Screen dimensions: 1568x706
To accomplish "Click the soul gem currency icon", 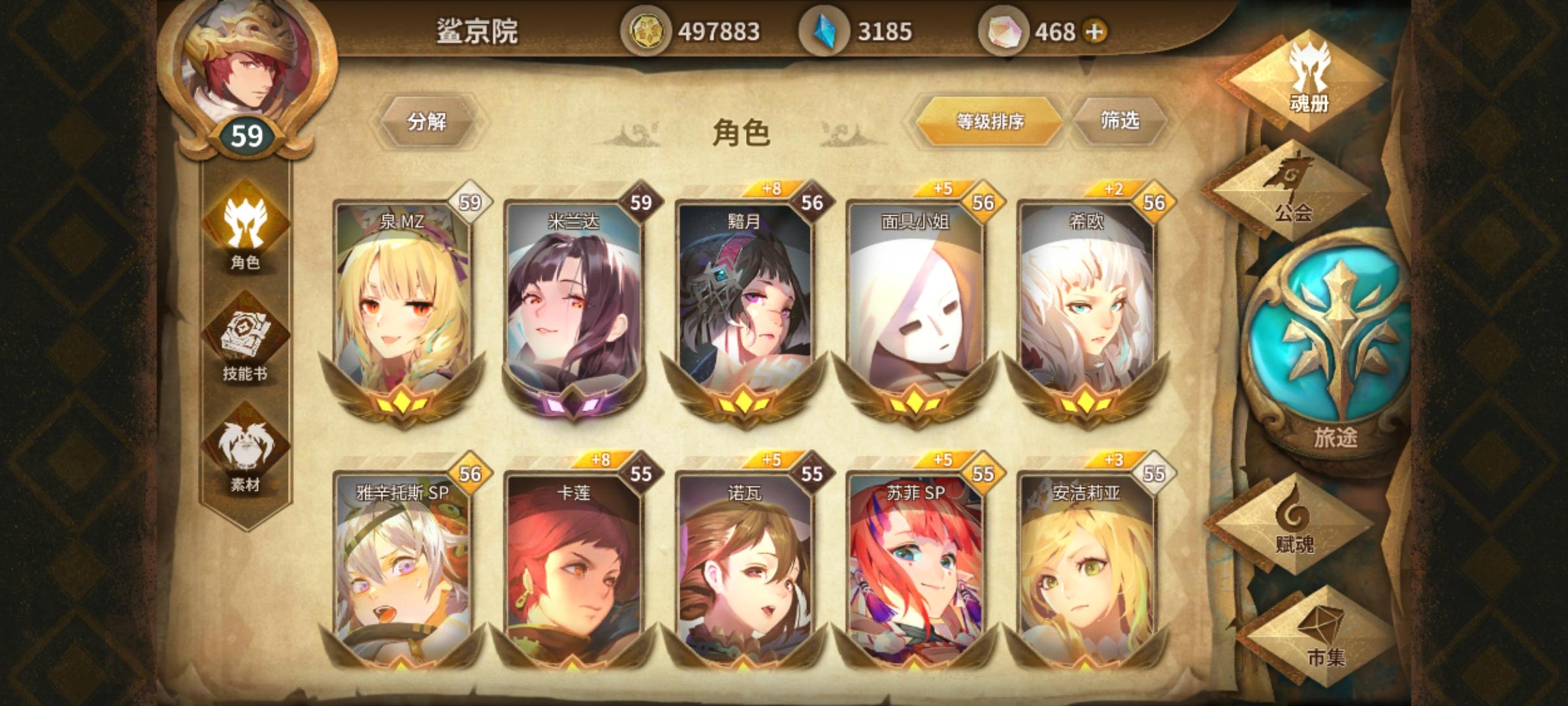I will click(1008, 29).
